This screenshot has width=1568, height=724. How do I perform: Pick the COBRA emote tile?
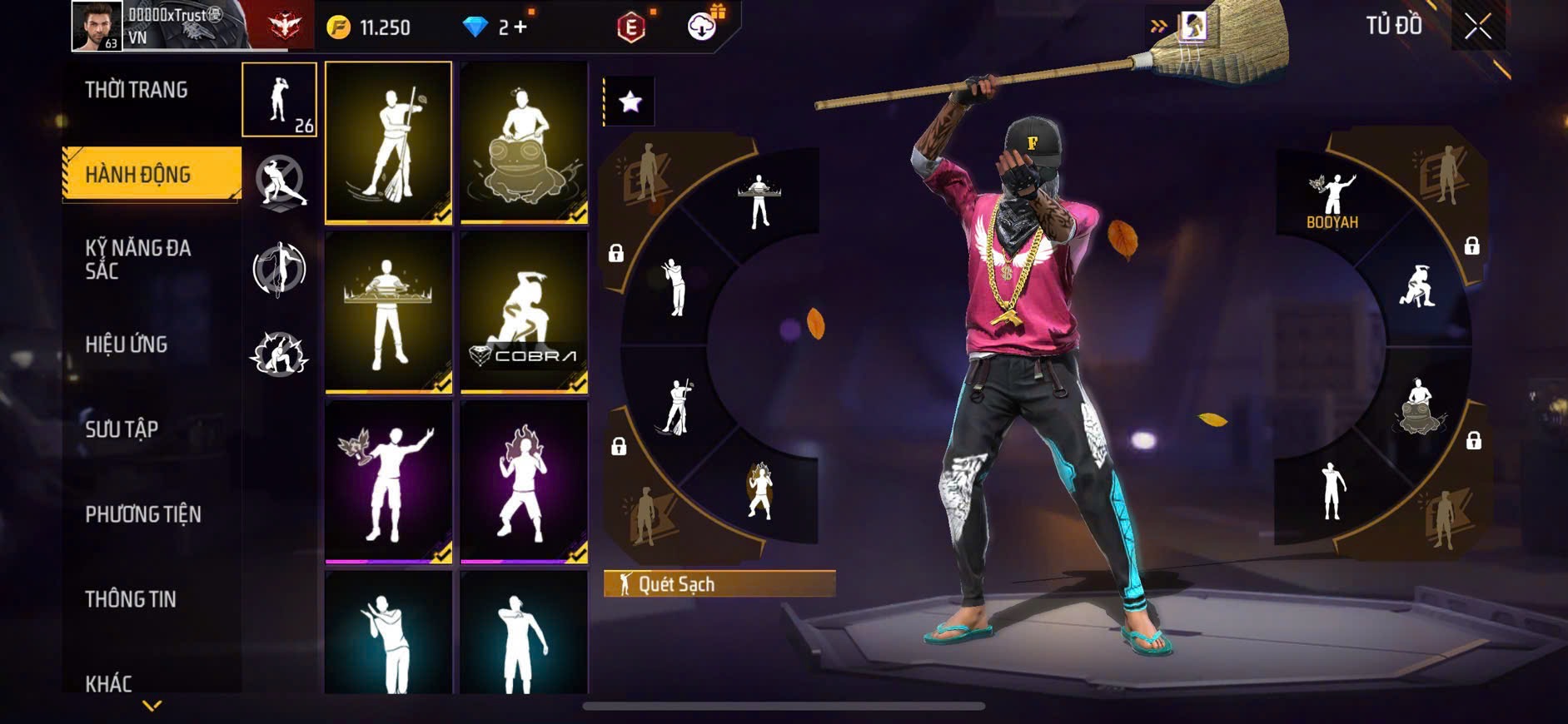point(524,311)
